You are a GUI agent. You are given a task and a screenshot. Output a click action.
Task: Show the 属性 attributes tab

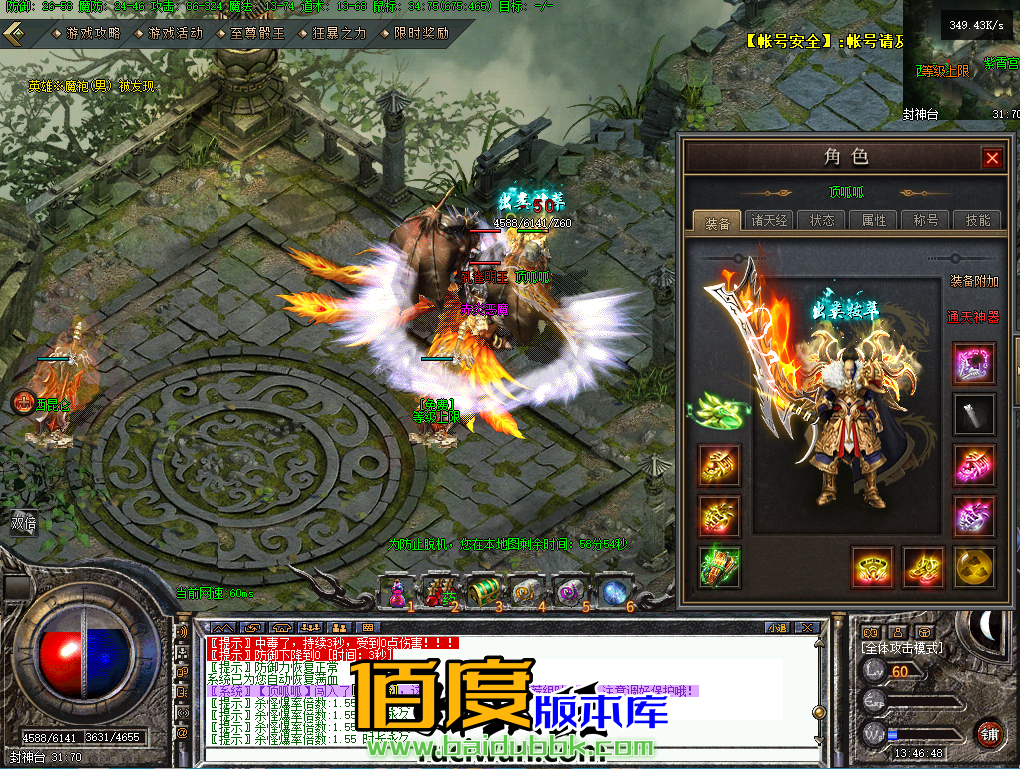point(873,220)
